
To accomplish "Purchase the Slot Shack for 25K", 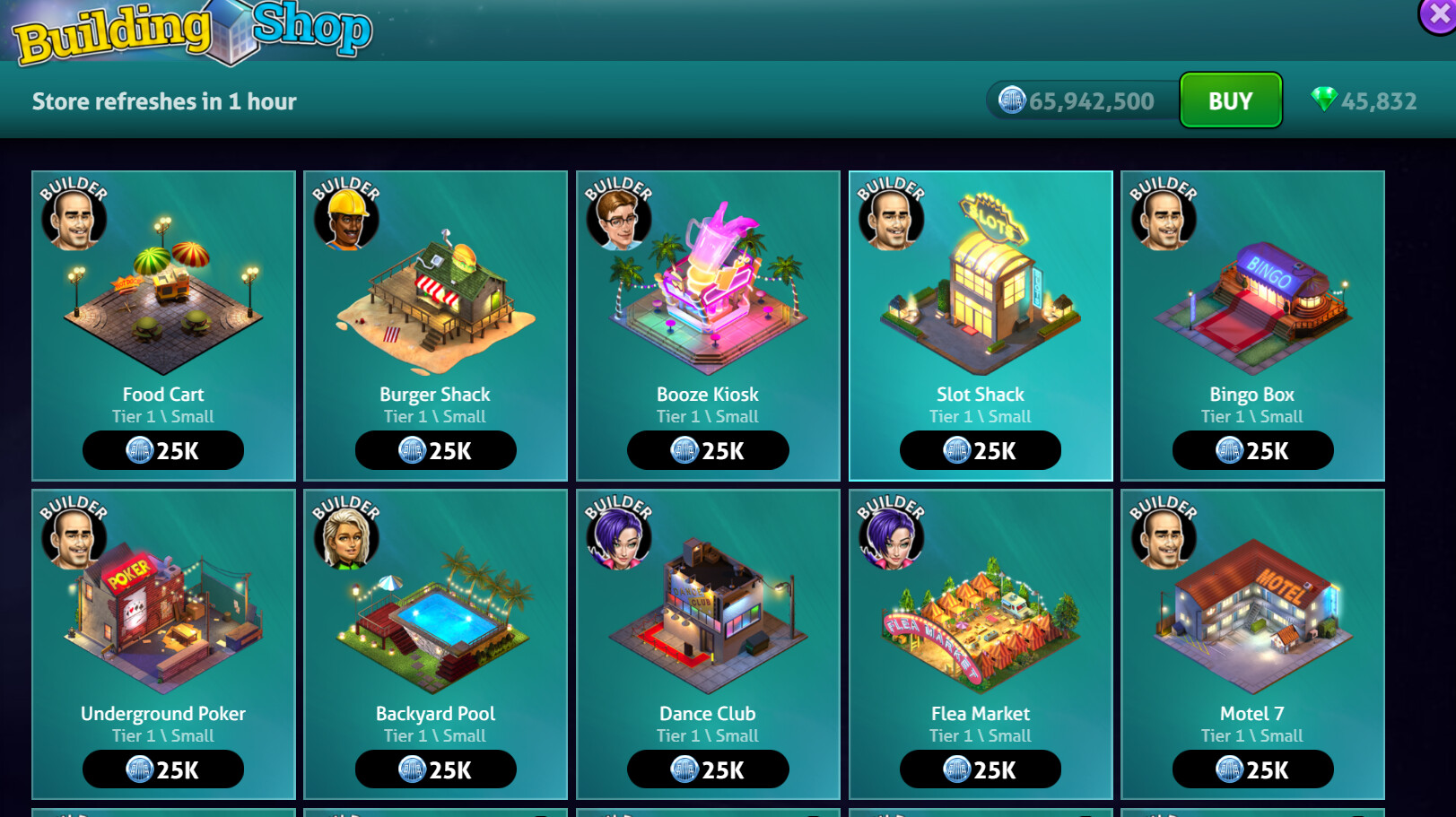I will (x=980, y=450).
